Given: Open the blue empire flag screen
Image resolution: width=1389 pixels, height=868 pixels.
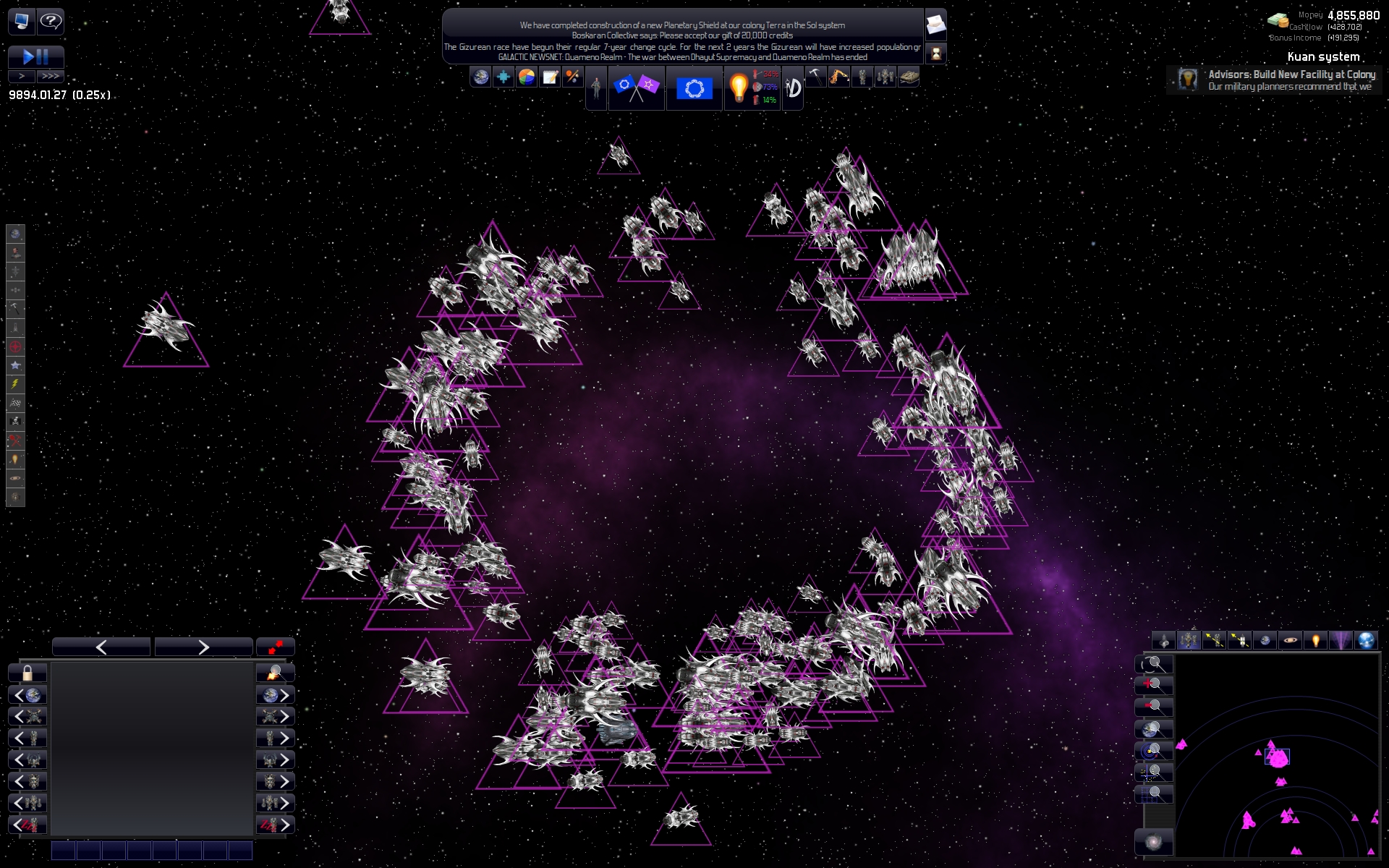Looking at the screenshot, I should [694, 88].
